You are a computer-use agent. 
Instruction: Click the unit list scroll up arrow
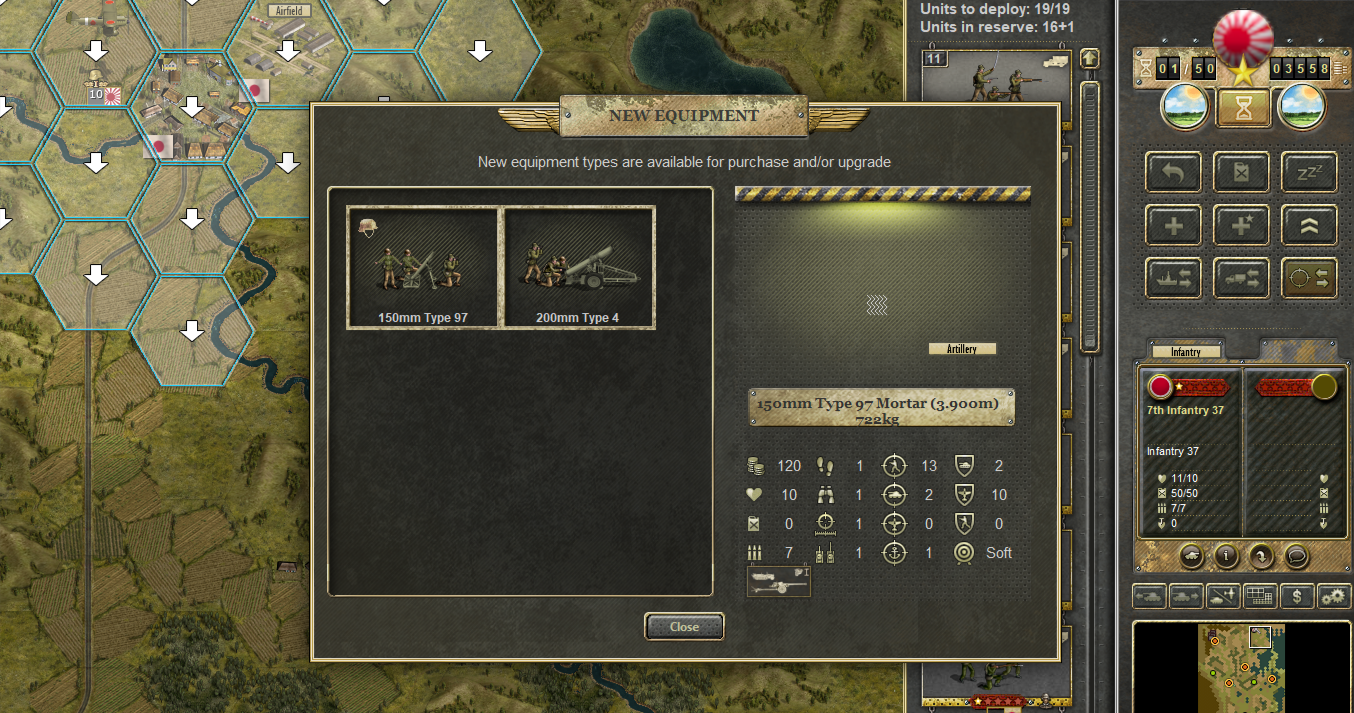pyautogui.click(x=1090, y=59)
